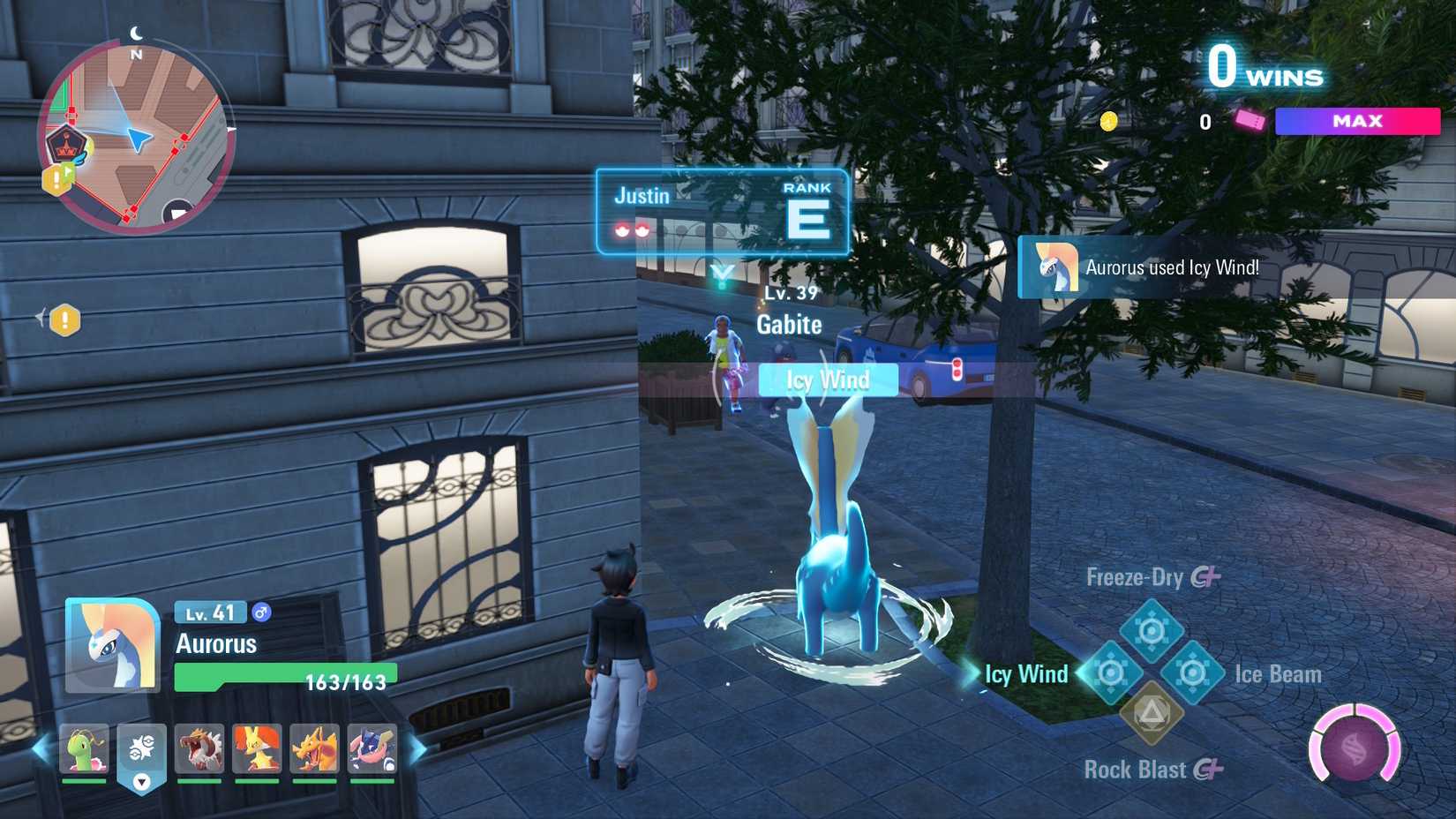
Task: Click the left arrow beside the party bar
Action: tap(41, 750)
